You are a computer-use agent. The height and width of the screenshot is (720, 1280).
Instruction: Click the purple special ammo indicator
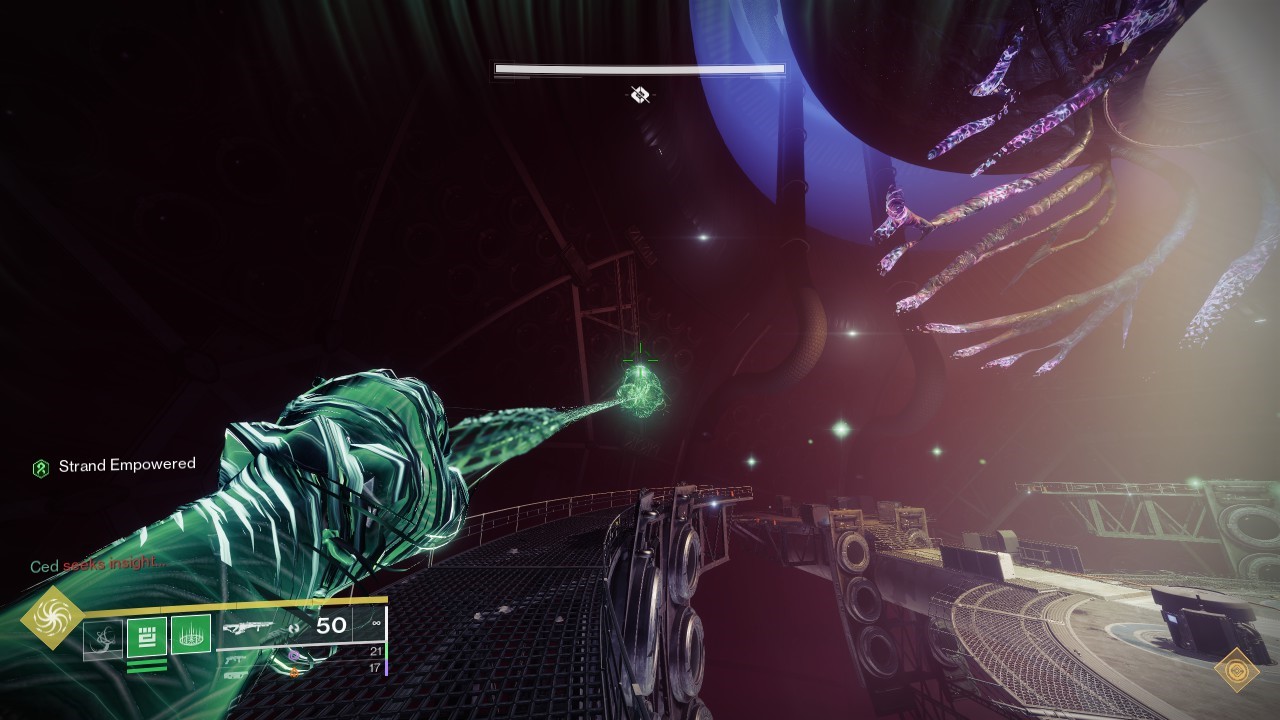(294, 656)
